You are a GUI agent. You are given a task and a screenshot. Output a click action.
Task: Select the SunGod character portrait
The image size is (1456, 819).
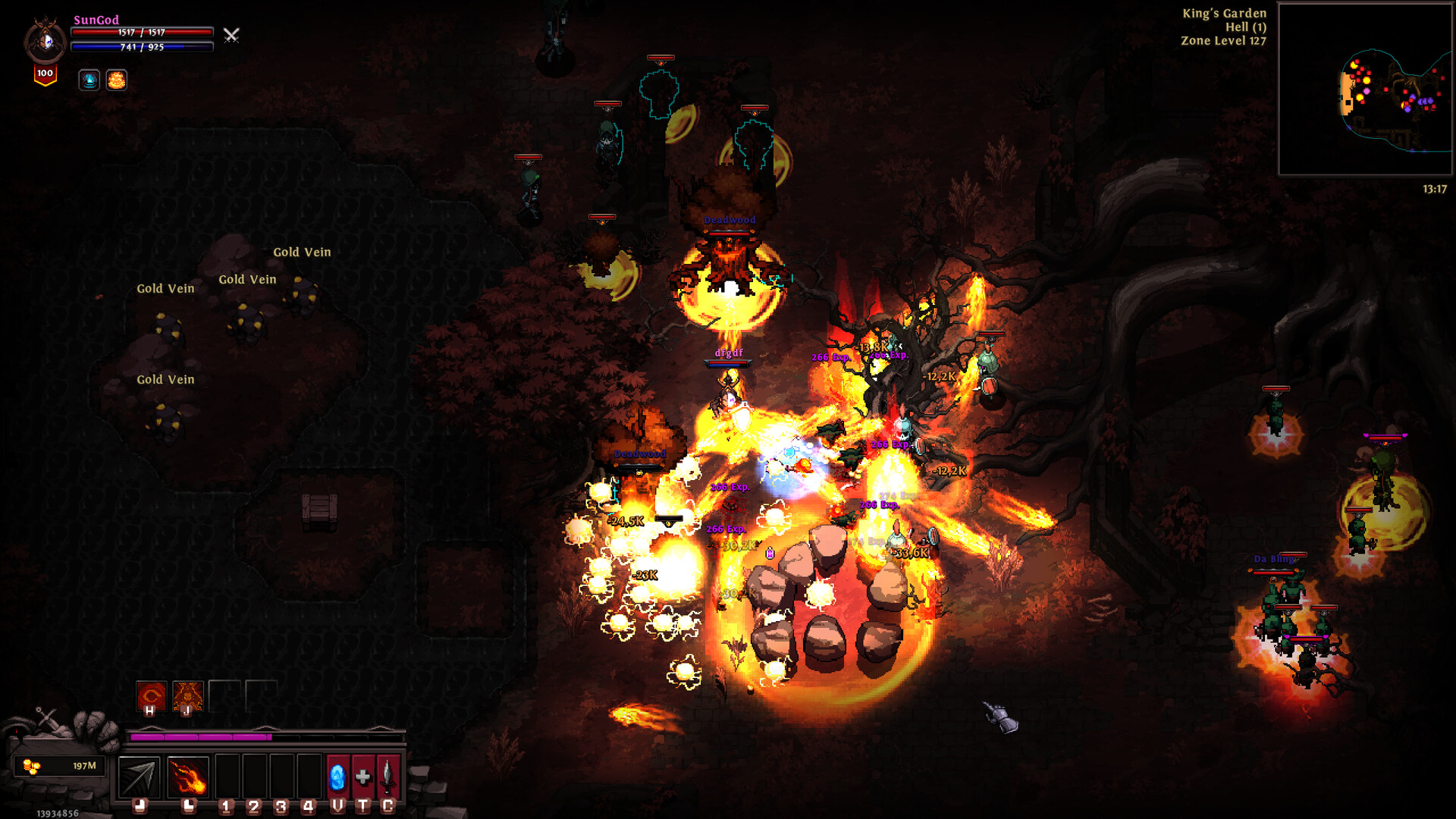[45, 39]
